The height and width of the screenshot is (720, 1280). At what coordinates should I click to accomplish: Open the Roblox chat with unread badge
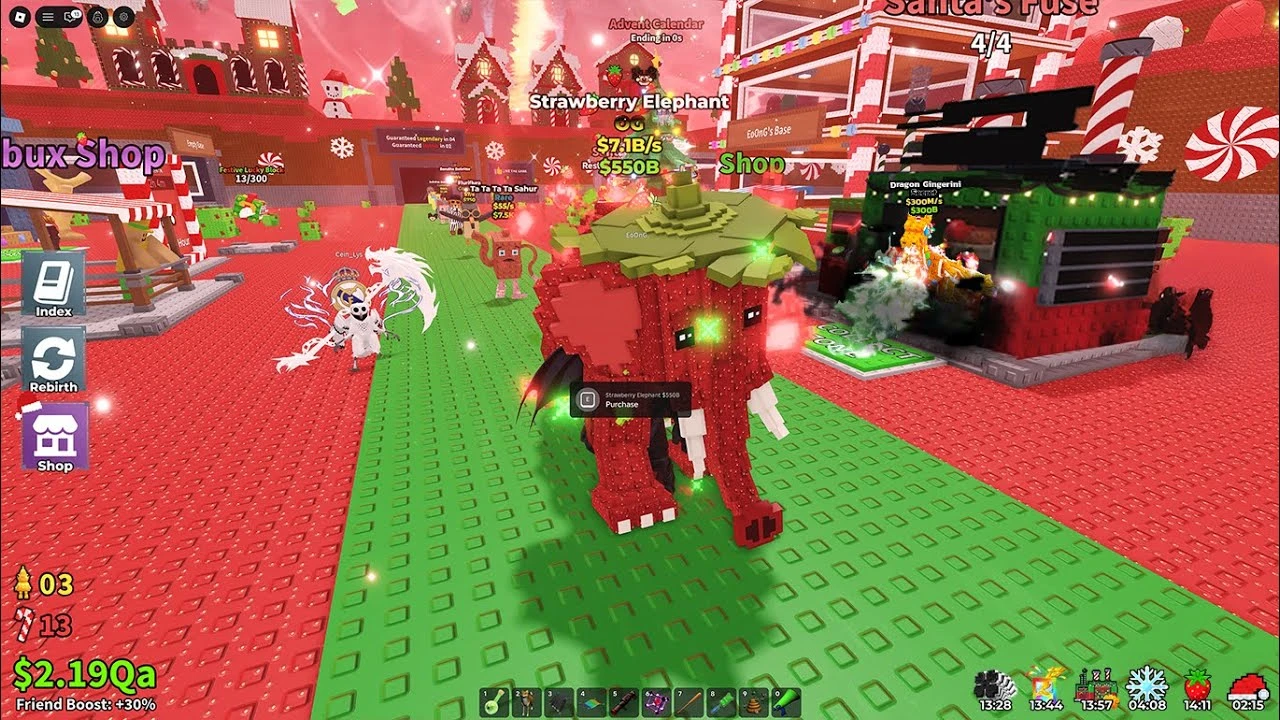[72, 16]
